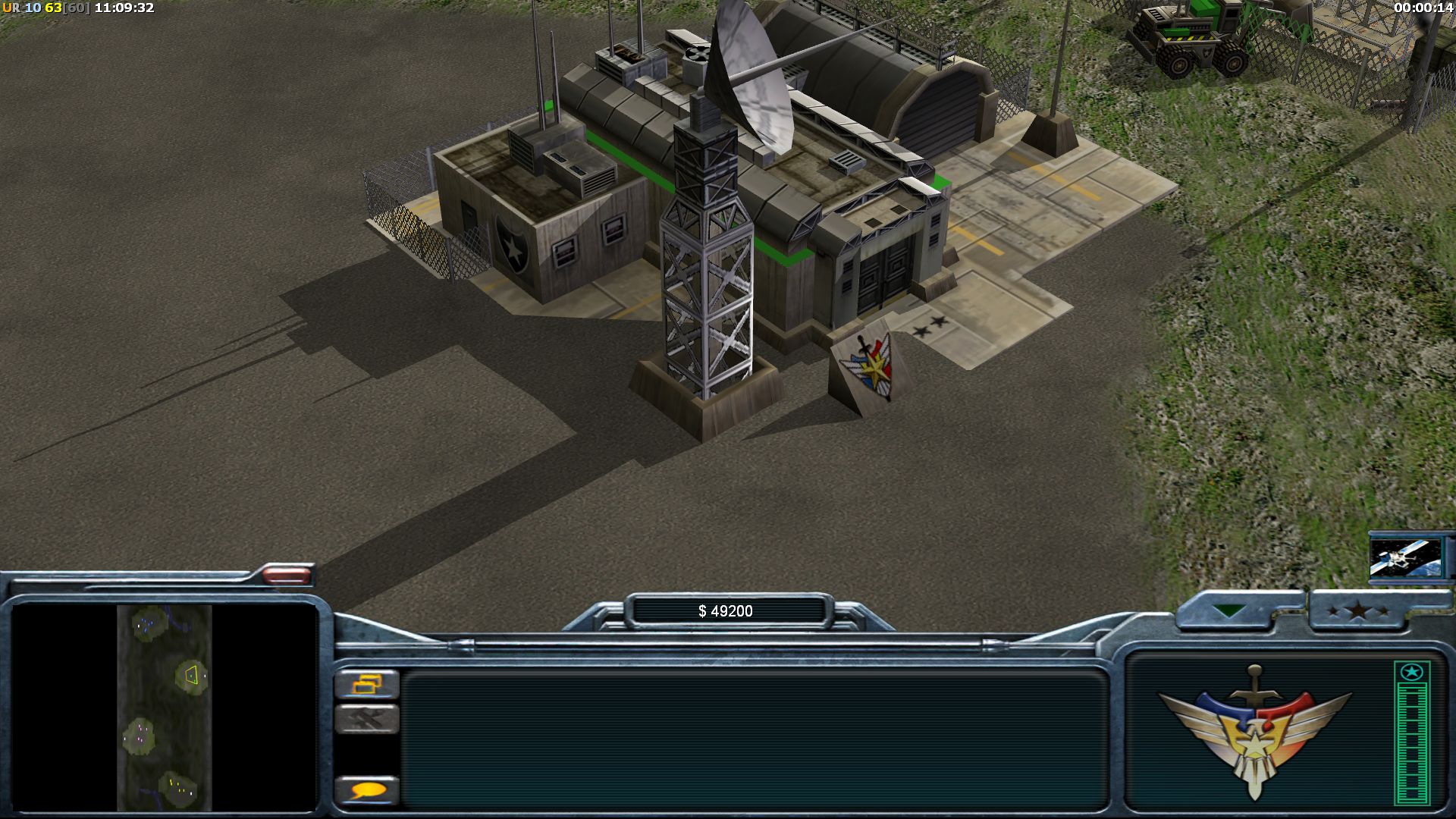This screenshot has height=819, width=1456.
Task: Select the greyed-out crossed tools button
Action: pos(367,718)
